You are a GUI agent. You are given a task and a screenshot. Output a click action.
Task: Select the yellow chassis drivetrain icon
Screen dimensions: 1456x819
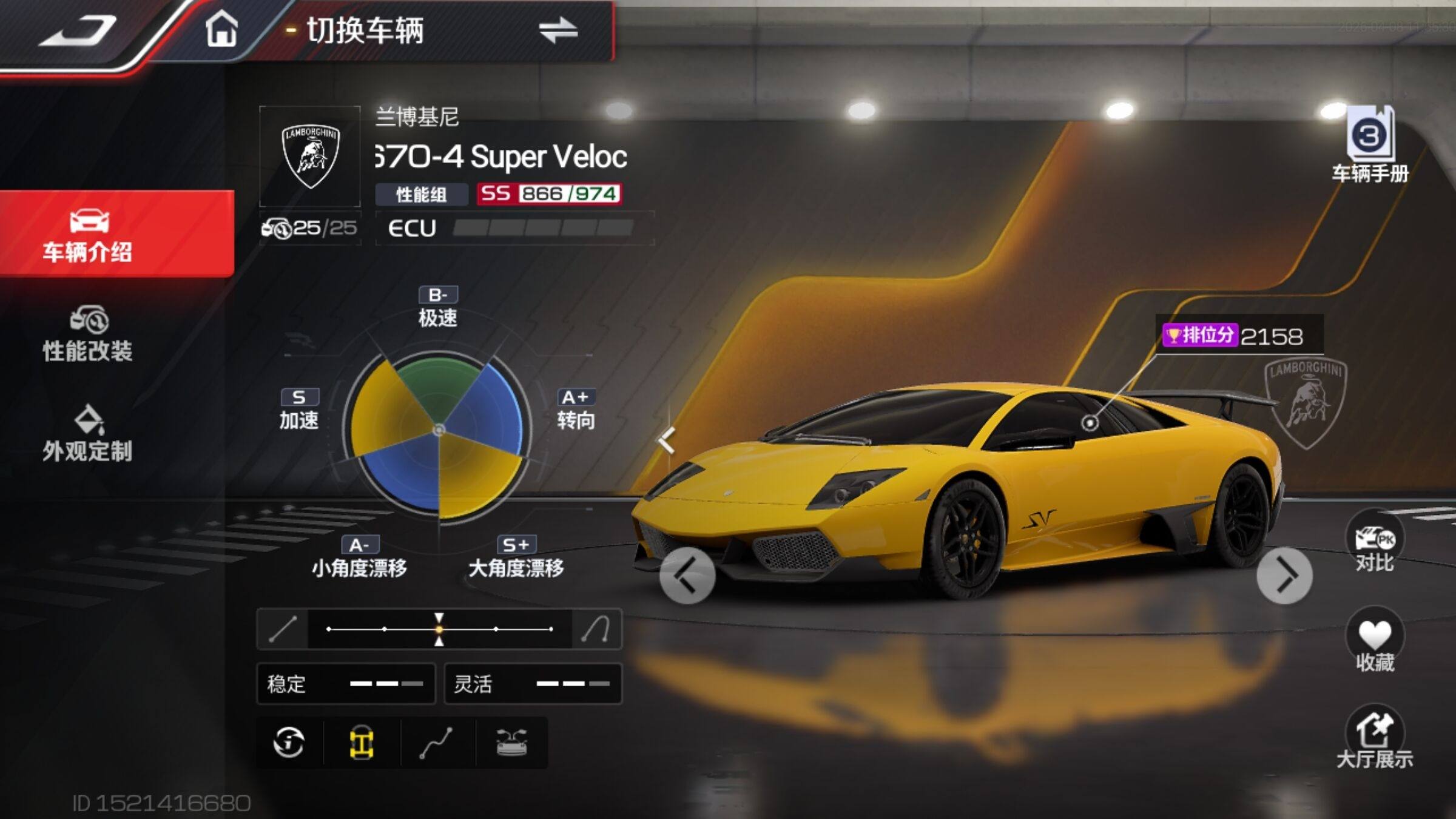tap(362, 743)
